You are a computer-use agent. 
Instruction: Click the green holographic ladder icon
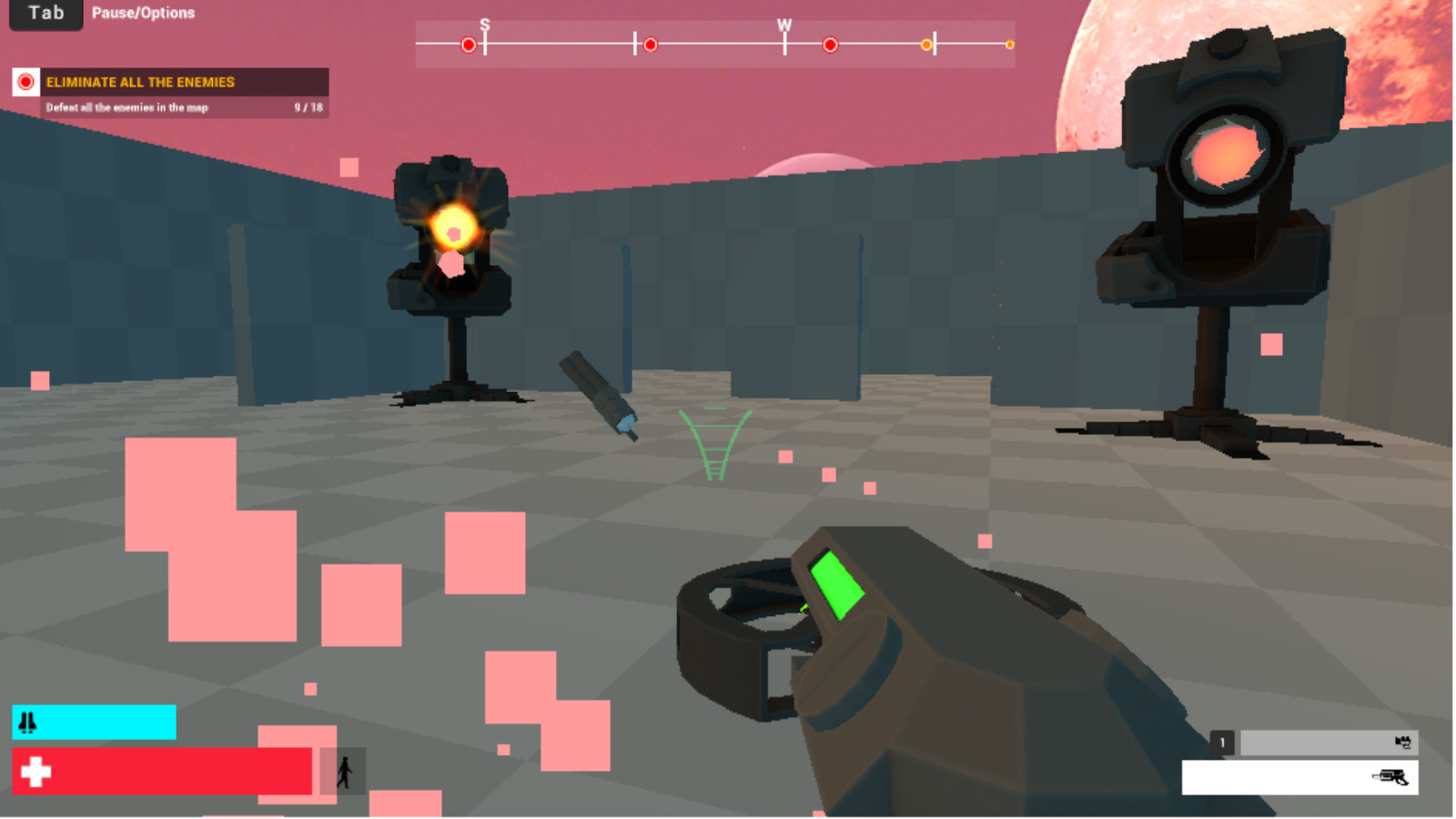tap(713, 443)
